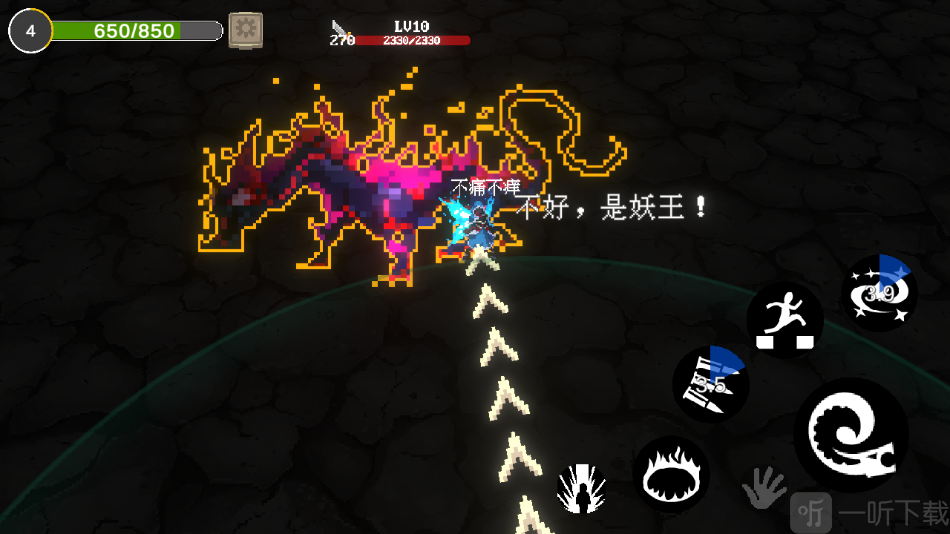Use the falling swords skill
Screen dimensions: 950x534
tap(709, 384)
